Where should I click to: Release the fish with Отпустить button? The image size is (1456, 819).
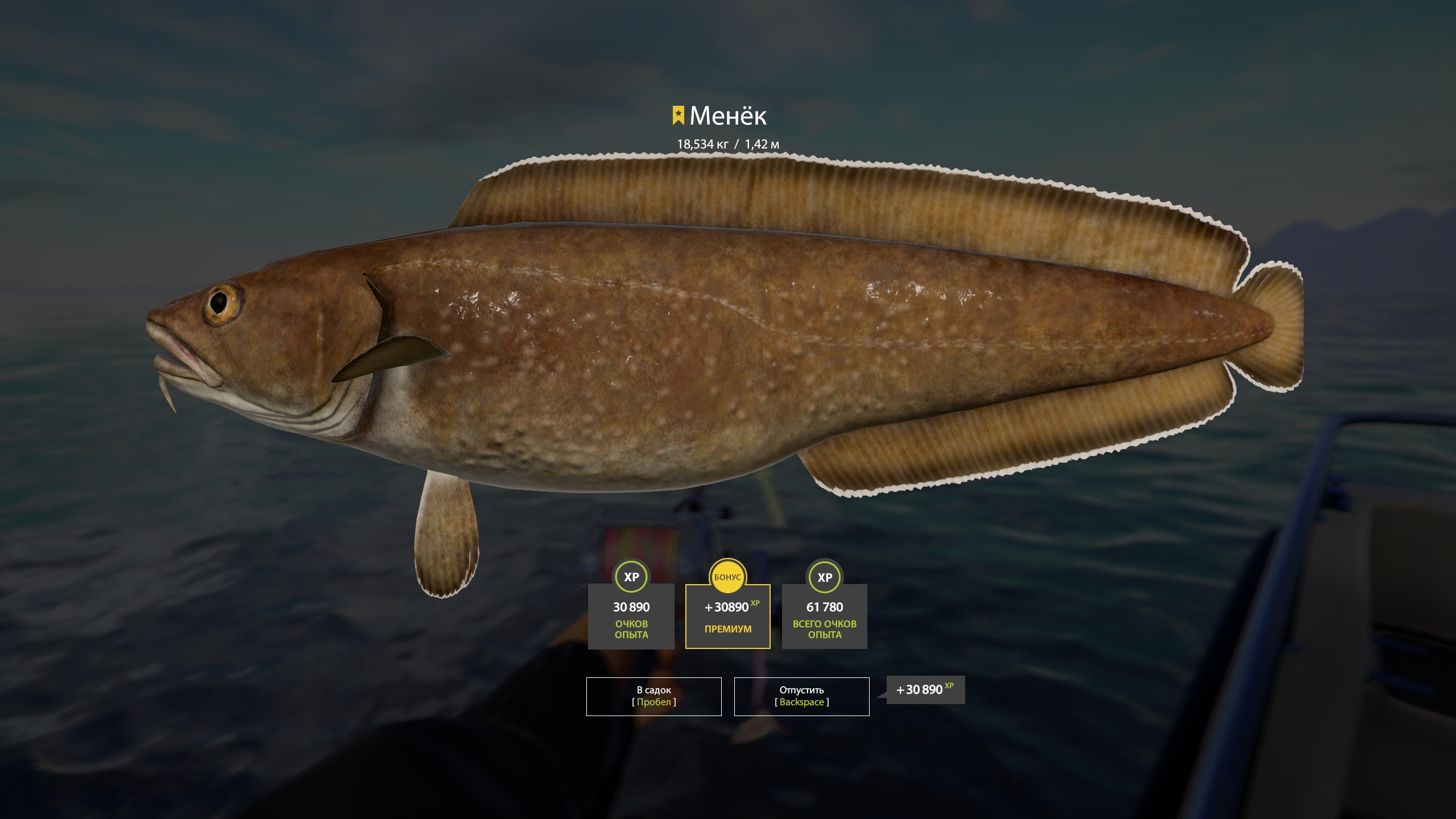[801, 696]
